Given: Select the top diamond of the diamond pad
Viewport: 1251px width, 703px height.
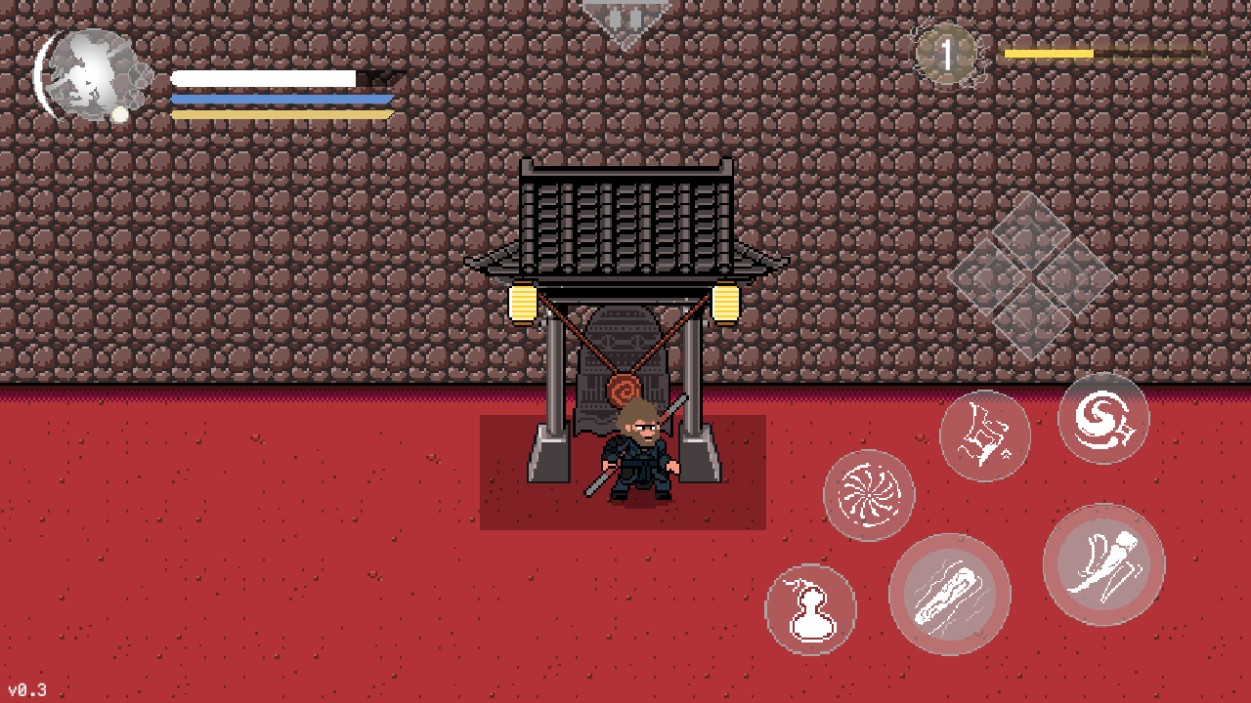Looking at the screenshot, I should click(1031, 230).
